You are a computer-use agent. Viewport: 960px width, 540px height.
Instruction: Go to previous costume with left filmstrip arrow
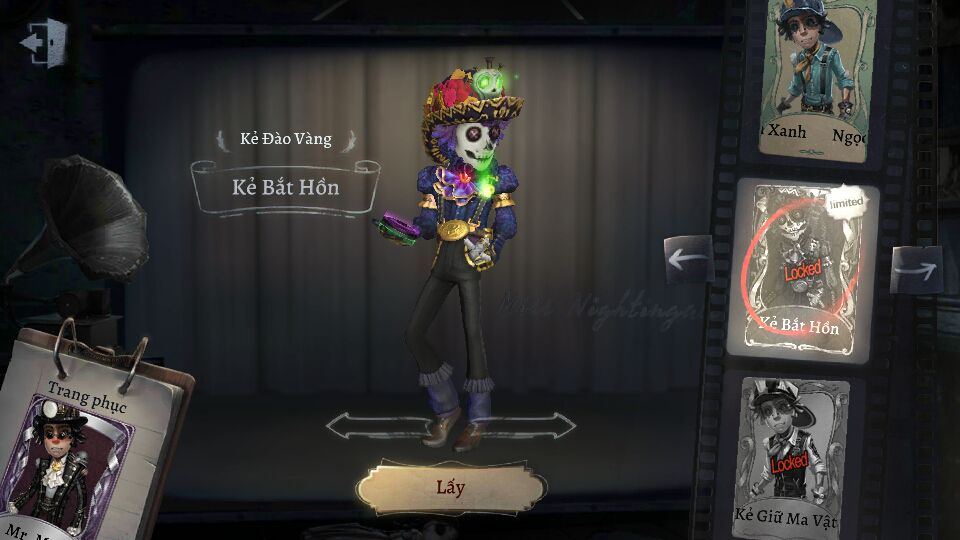pyautogui.click(x=688, y=259)
